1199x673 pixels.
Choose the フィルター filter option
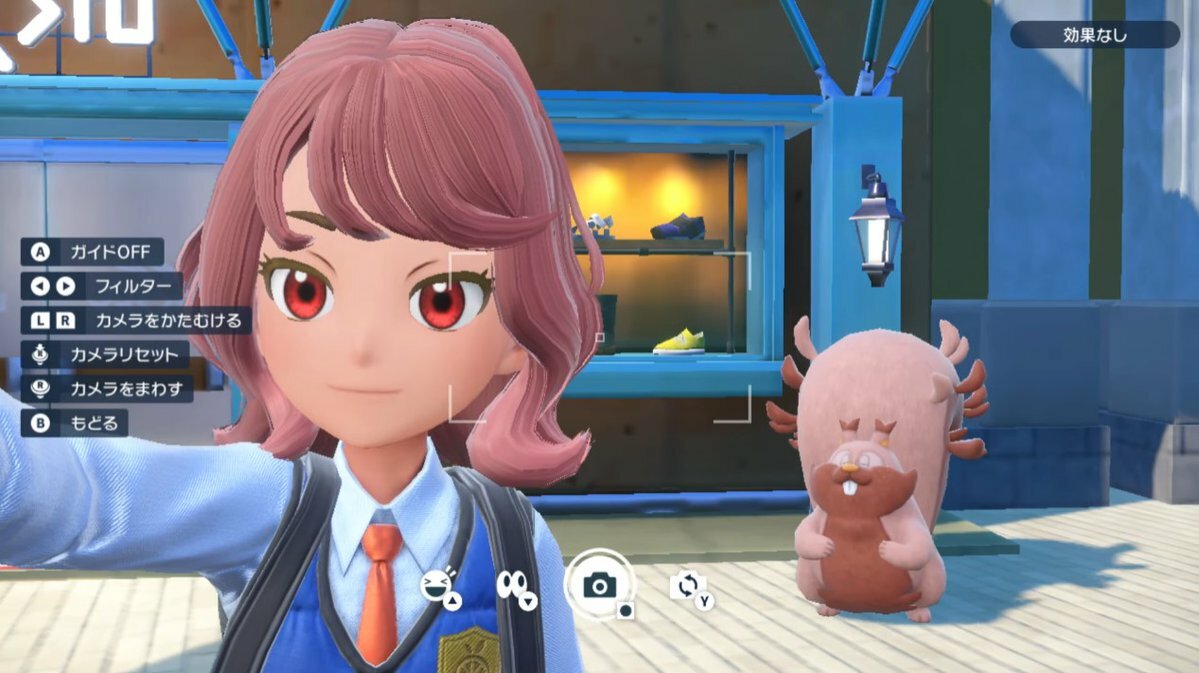coord(103,287)
